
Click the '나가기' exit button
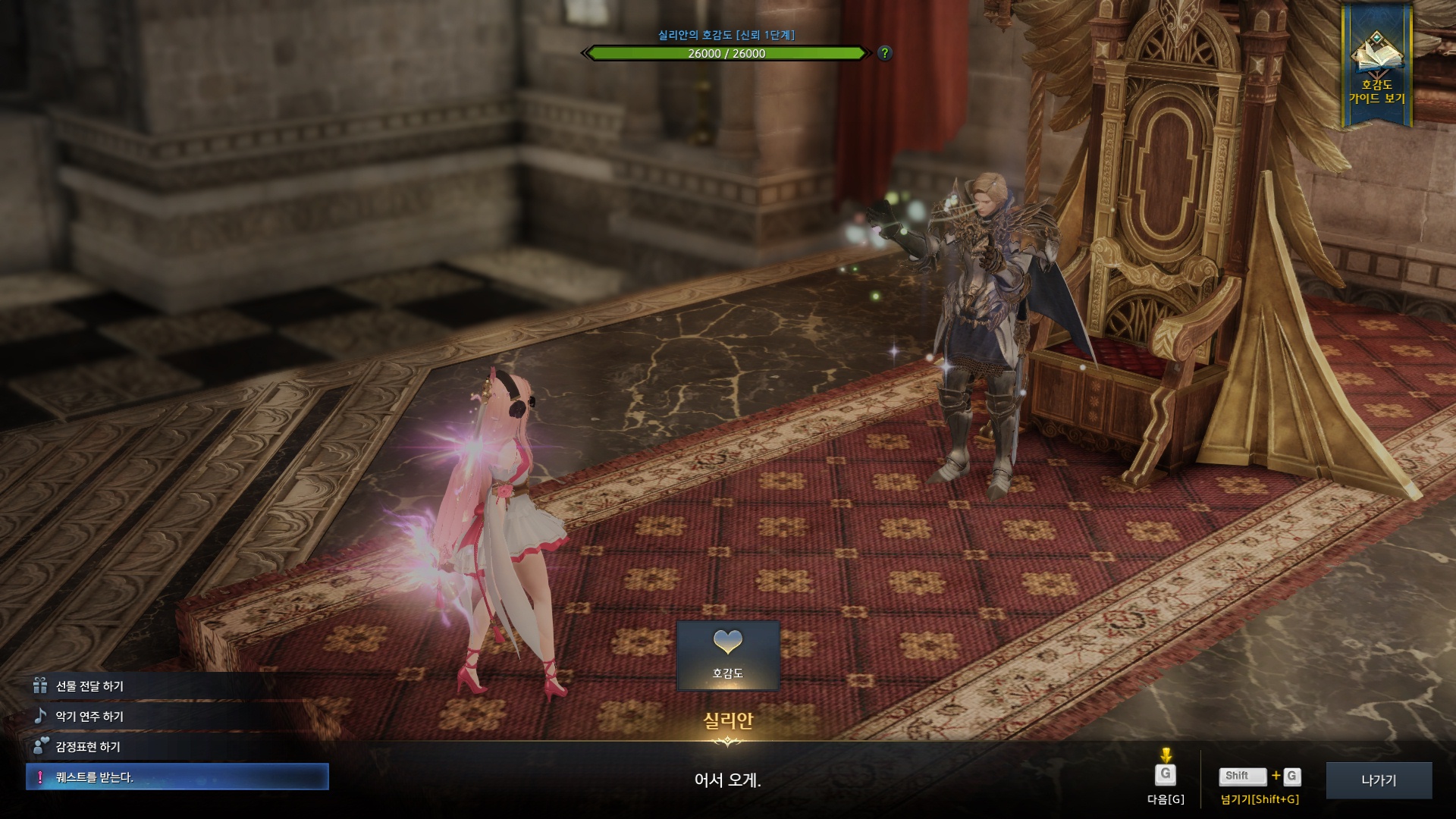coord(1378,780)
